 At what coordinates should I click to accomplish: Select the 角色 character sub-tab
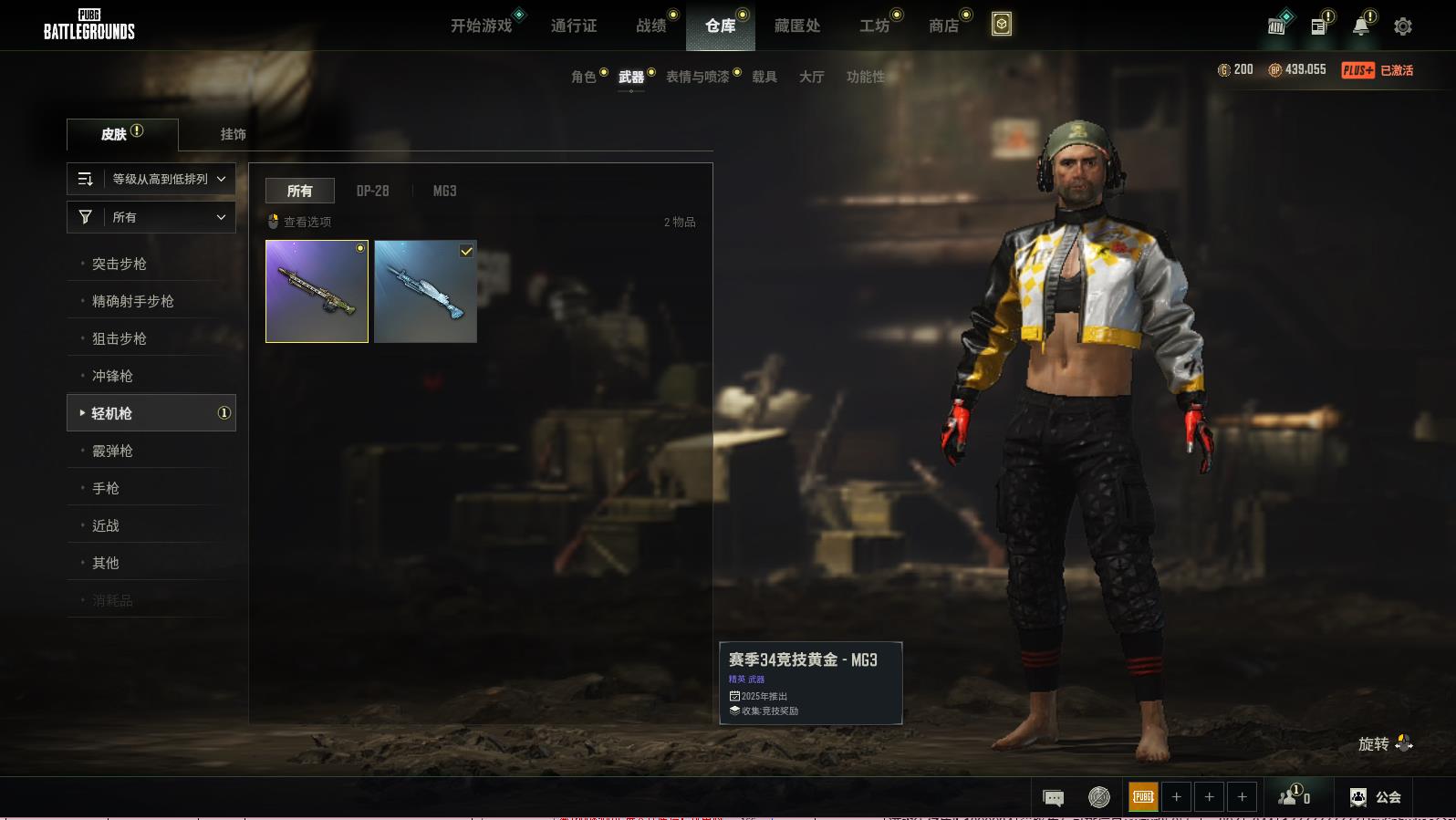pyautogui.click(x=583, y=77)
